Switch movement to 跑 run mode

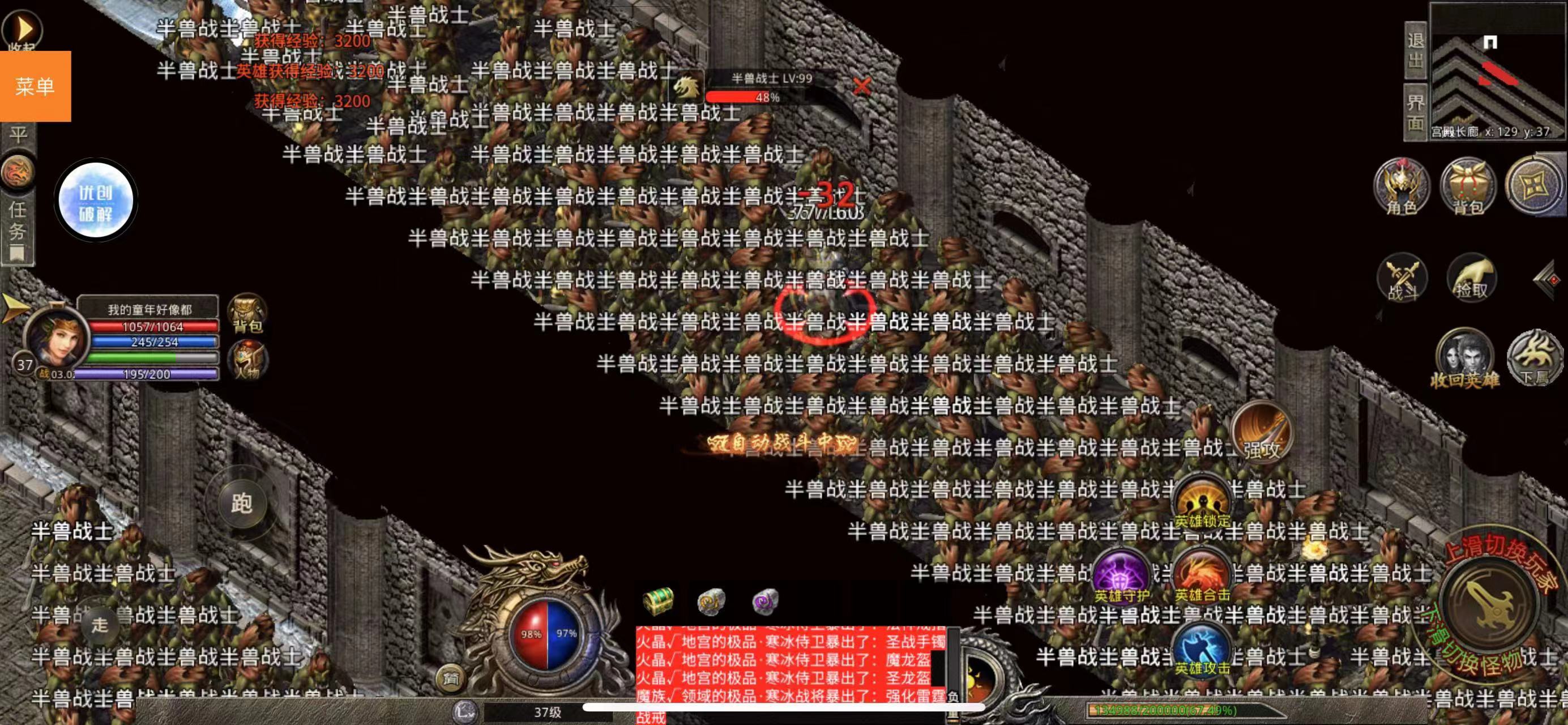pyautogui.click(x=243, y=503)
